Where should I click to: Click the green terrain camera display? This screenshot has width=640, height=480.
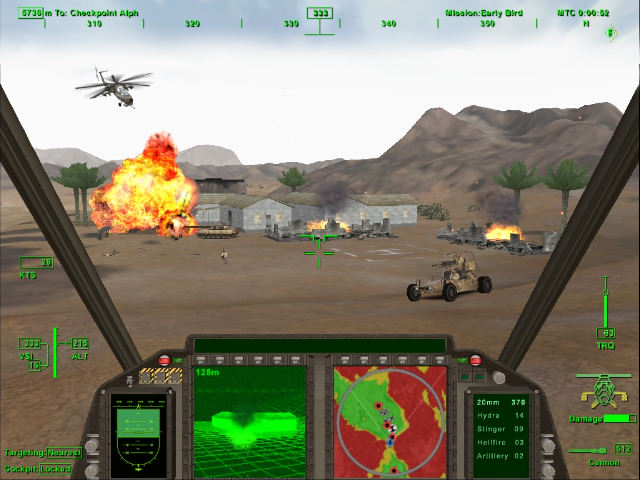click(x=250, y=420)
